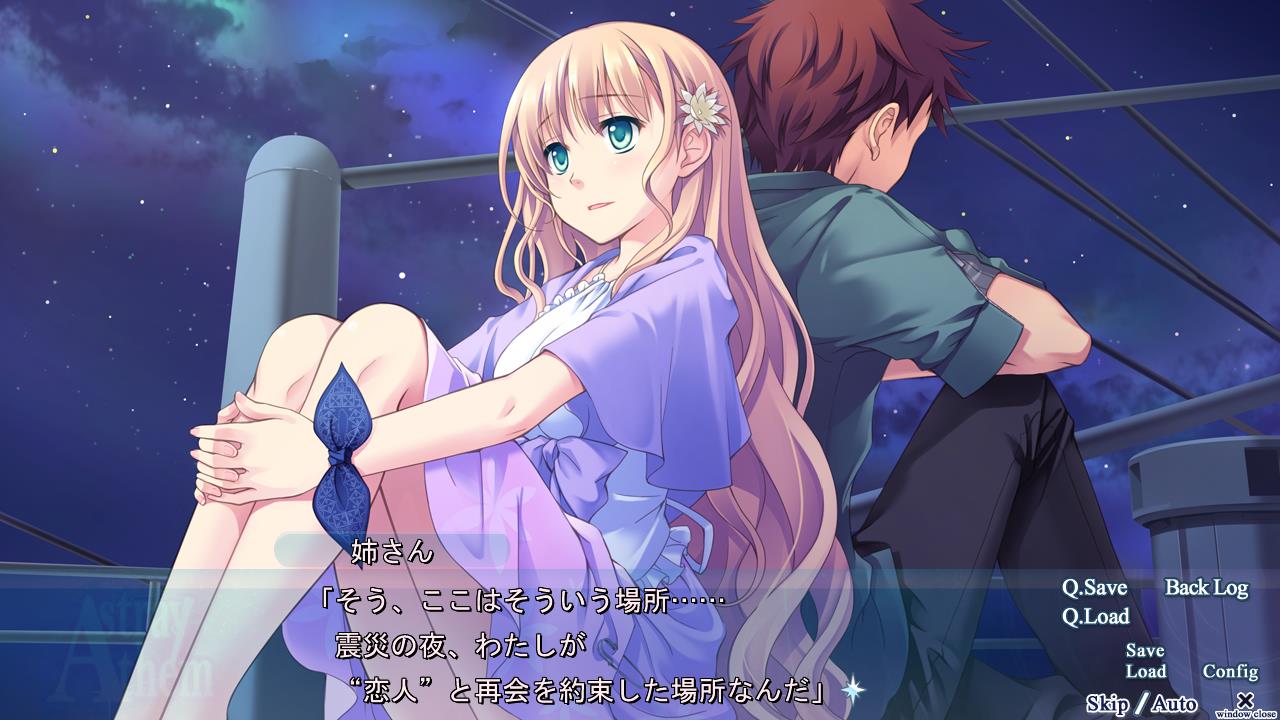
Task: Quick save with Q.Save
Action: [x=1094, y=588]
